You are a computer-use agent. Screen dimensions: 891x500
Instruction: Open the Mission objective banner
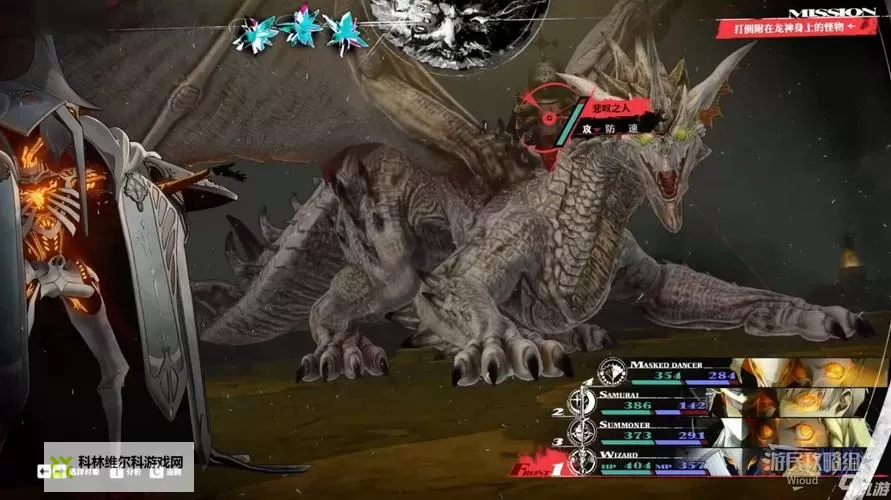pyautogui.click(x=797, y=22)
